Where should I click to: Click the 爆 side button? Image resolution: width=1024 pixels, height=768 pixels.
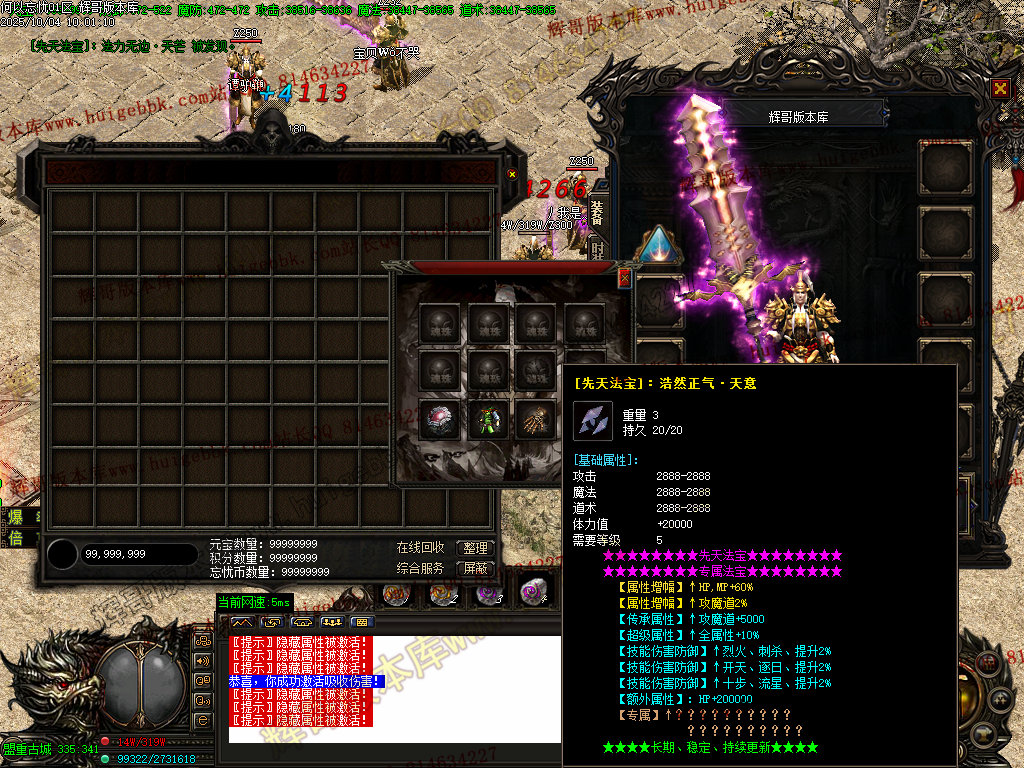click(x=16, y=517)
